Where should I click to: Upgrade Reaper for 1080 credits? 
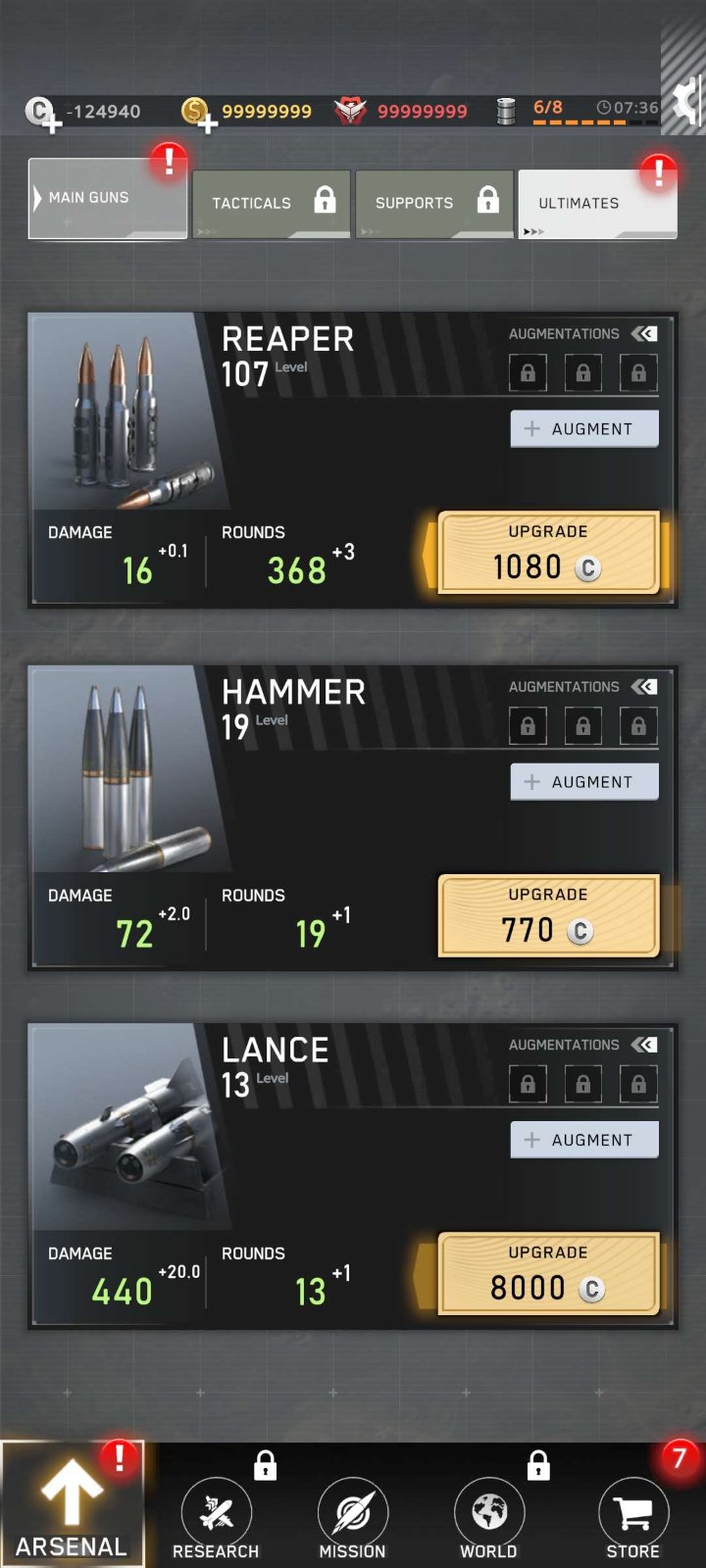click(x=548, y=553)
